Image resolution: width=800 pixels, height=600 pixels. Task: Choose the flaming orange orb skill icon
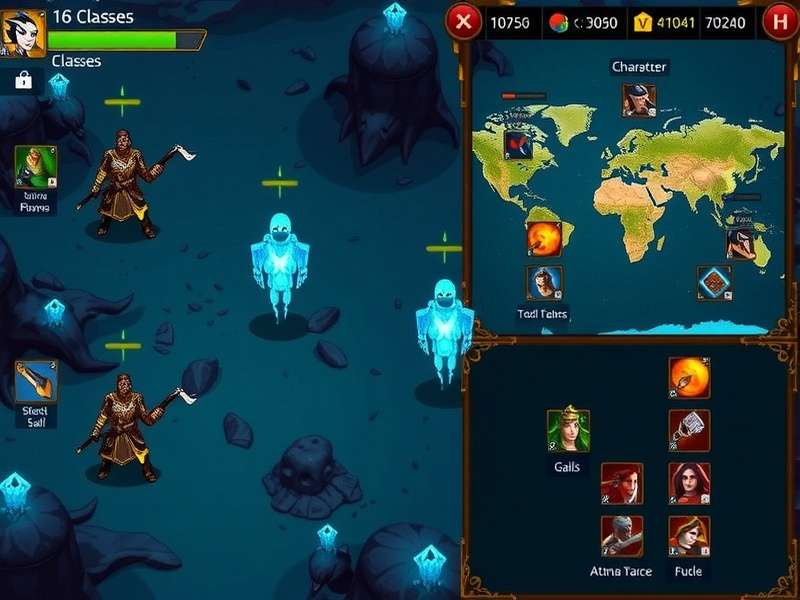point(689,377)
